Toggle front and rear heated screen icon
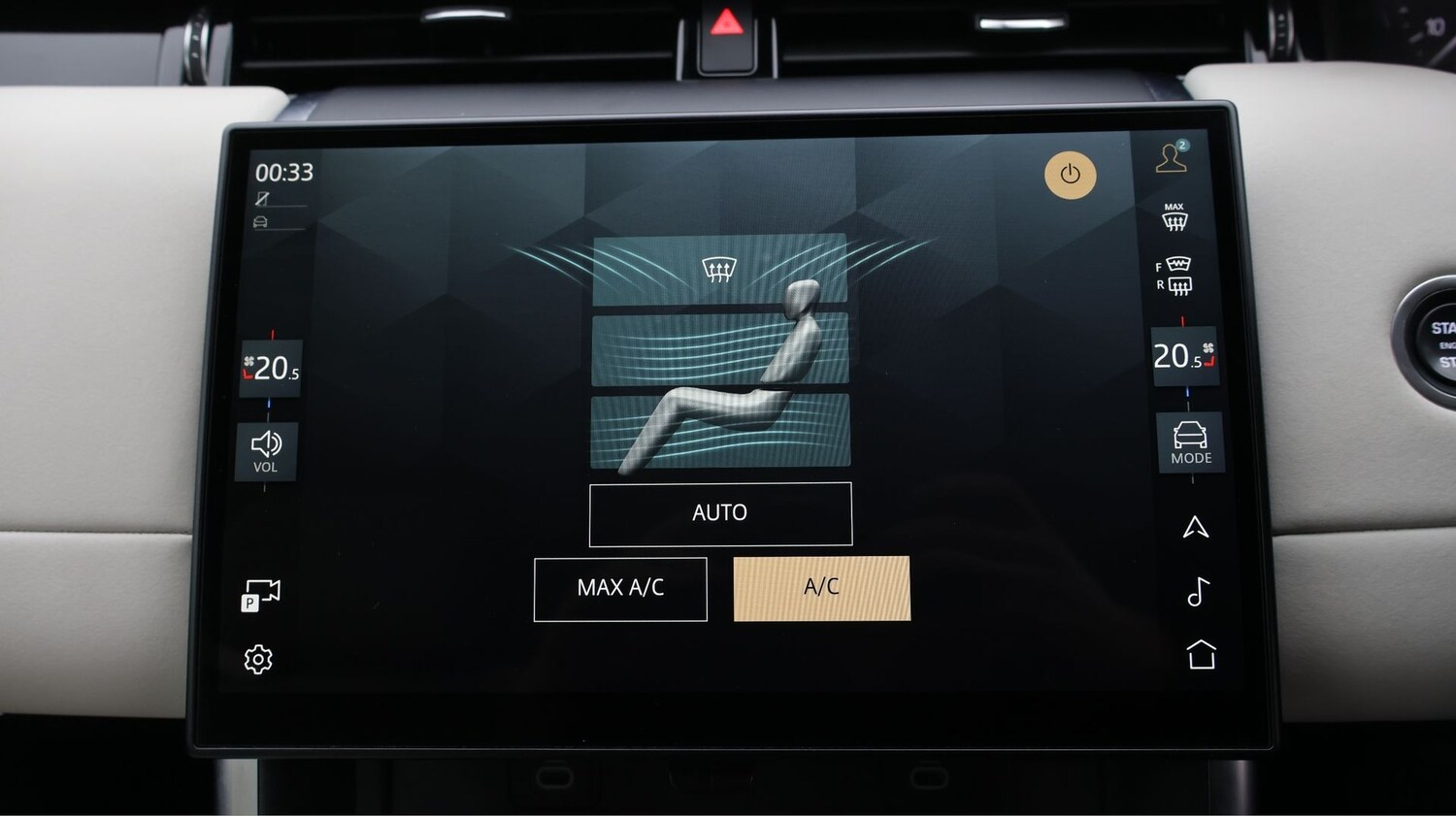The width and height of the screenshot is (1456, 816). click(1175, 276)
